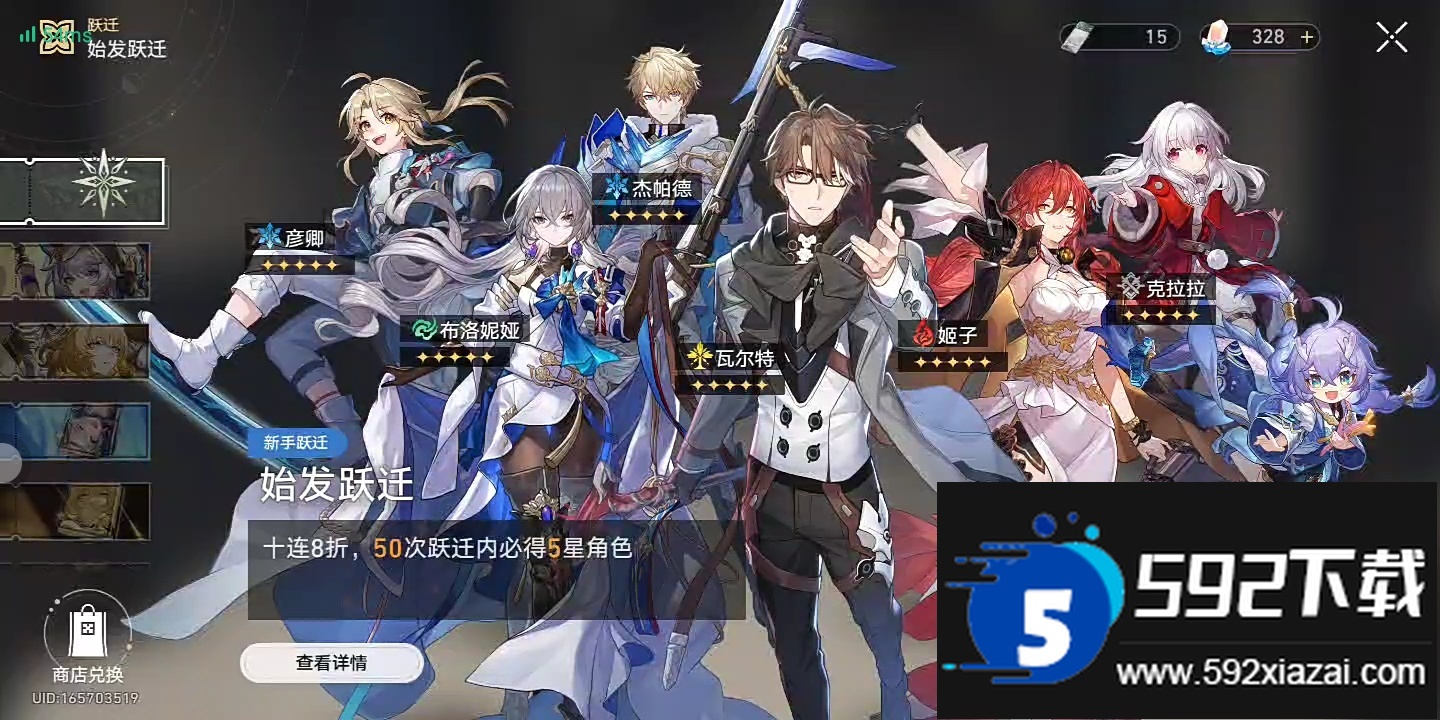Click the stellar jade crystal currency icon
Viewport: 1440px width, 720px height.
click(1217, 36)
